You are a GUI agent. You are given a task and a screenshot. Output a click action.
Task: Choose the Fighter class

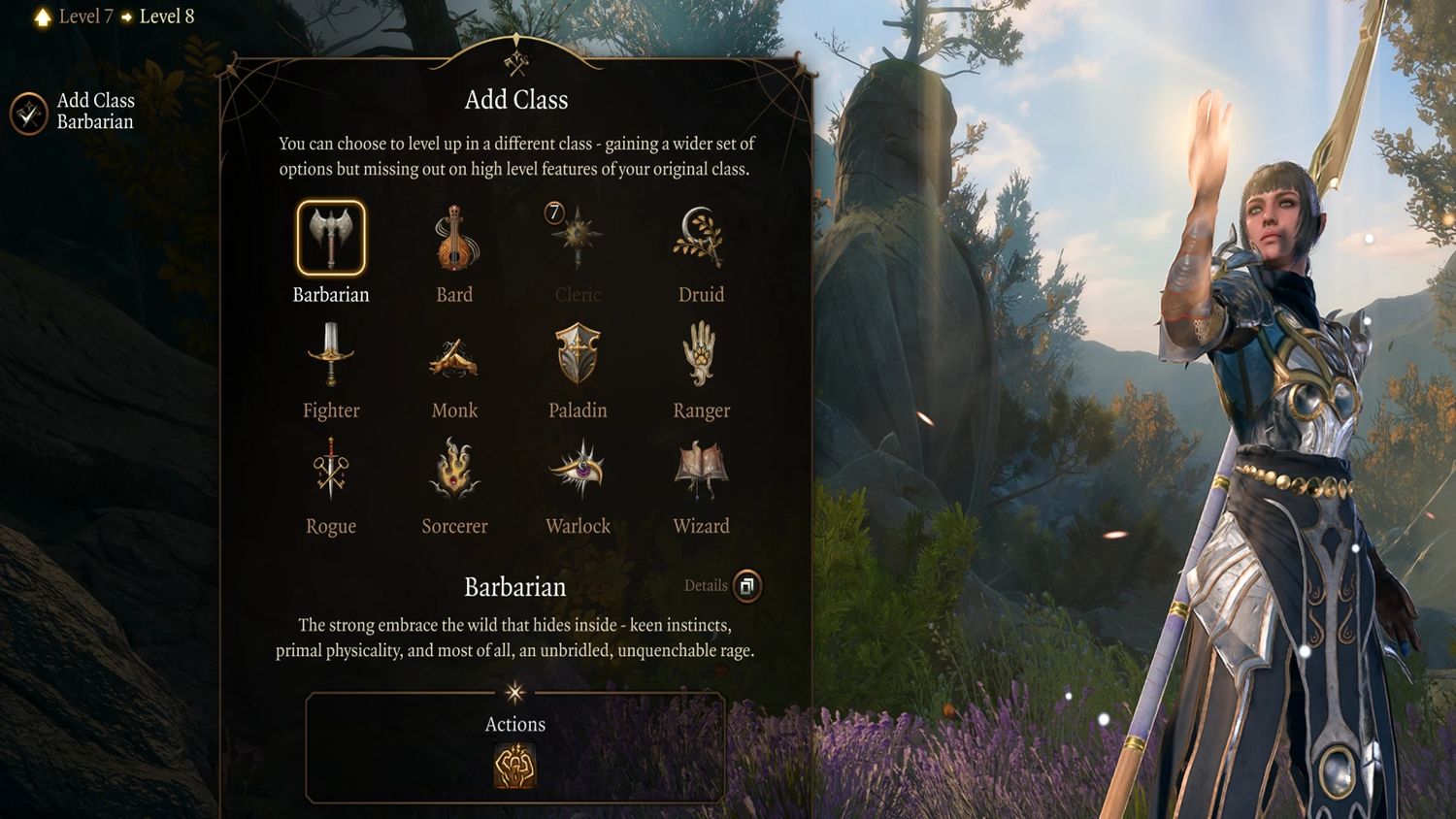tap(331, 355)
